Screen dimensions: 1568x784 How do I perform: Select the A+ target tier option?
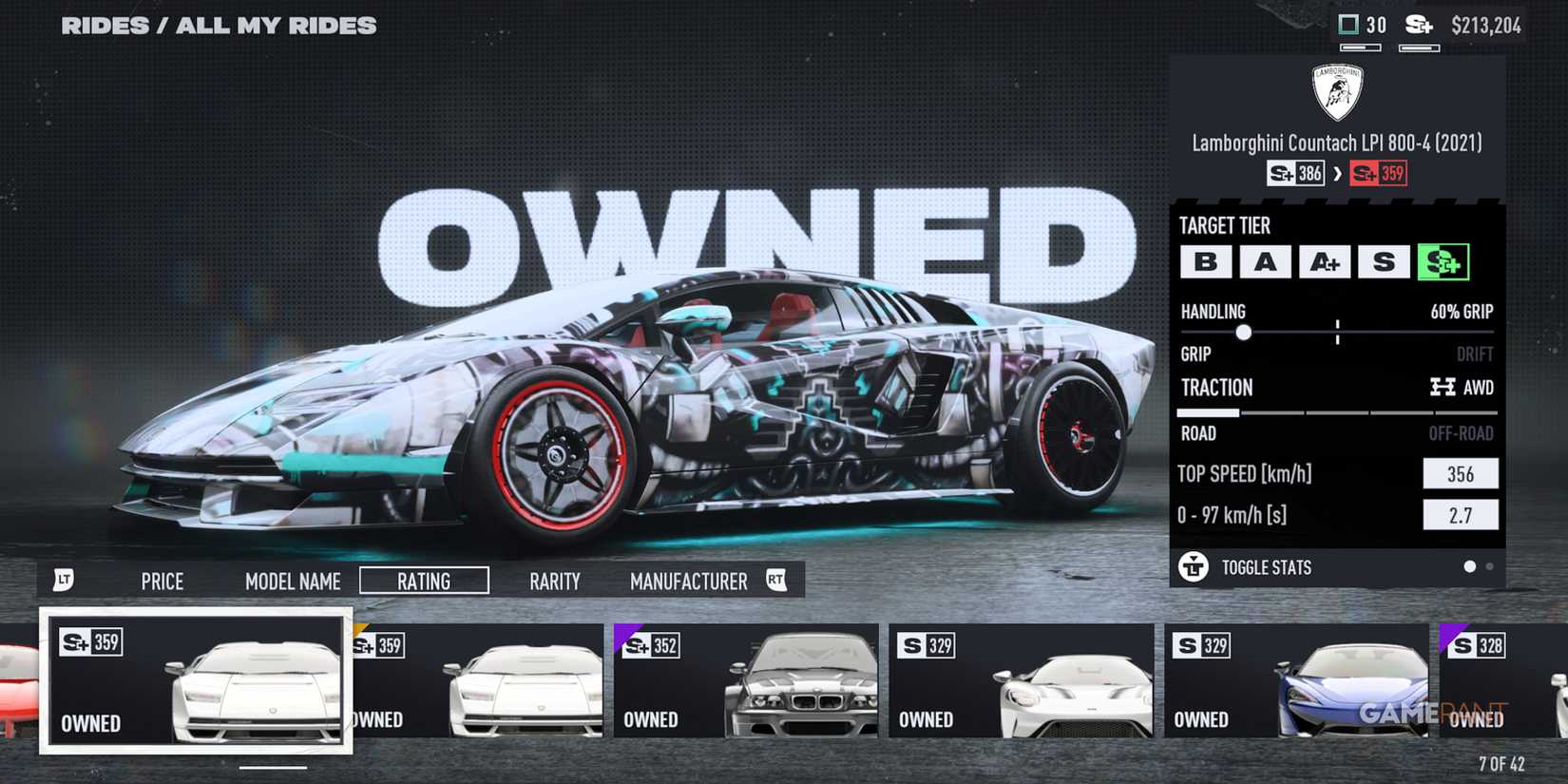1325,262
